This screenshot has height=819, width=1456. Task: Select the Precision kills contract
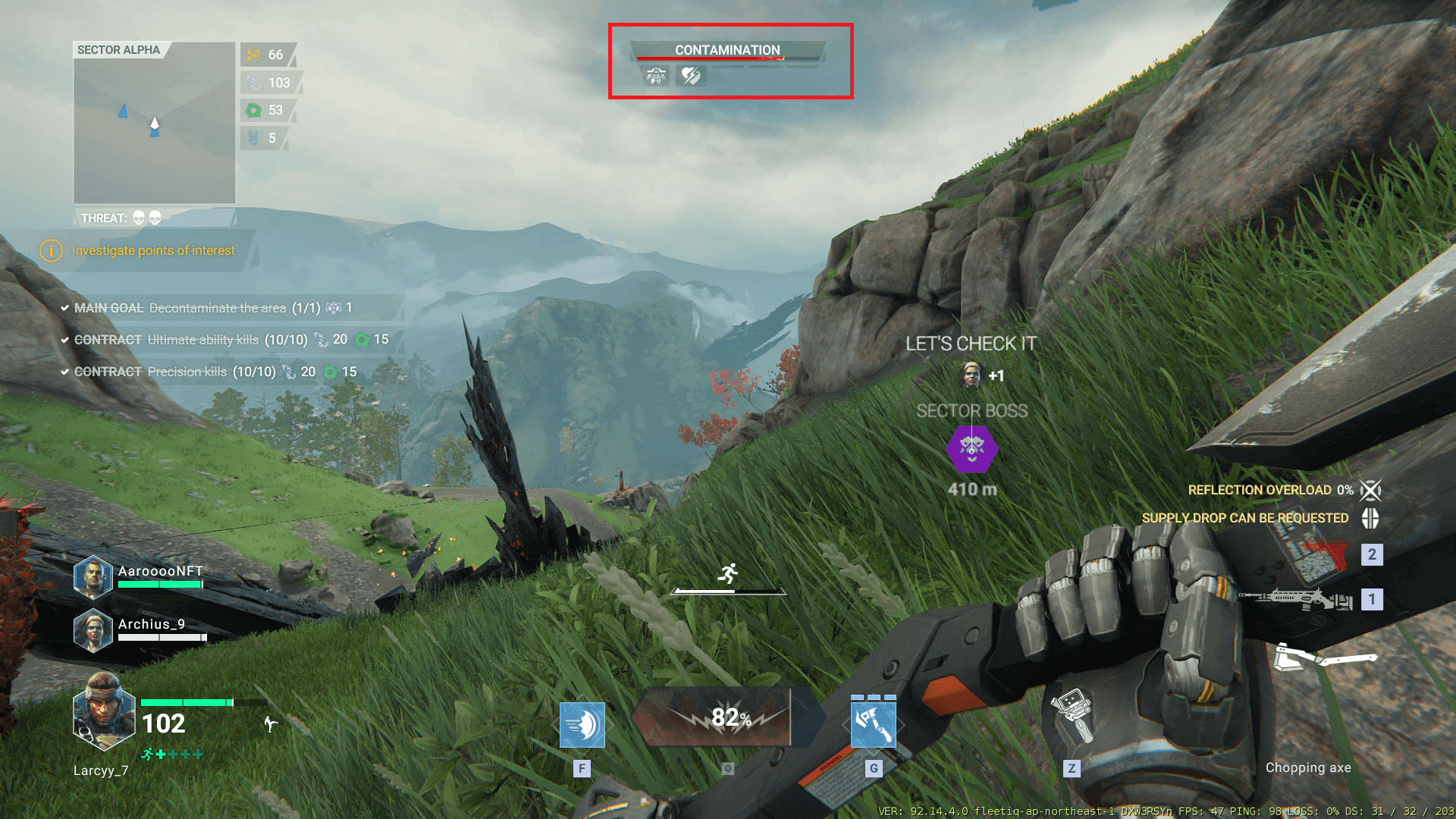click(187, 372)
